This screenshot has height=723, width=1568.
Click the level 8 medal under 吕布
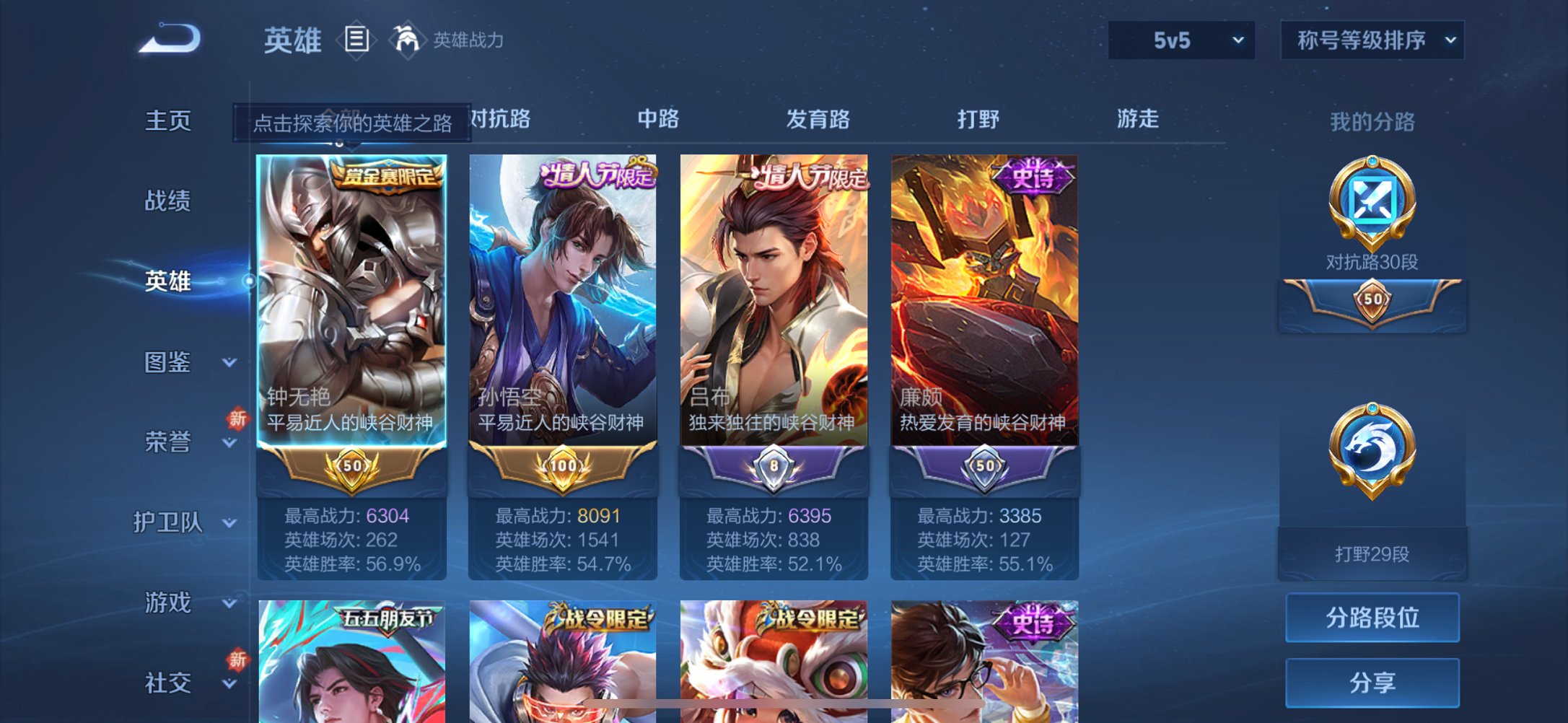click(774, 468)
